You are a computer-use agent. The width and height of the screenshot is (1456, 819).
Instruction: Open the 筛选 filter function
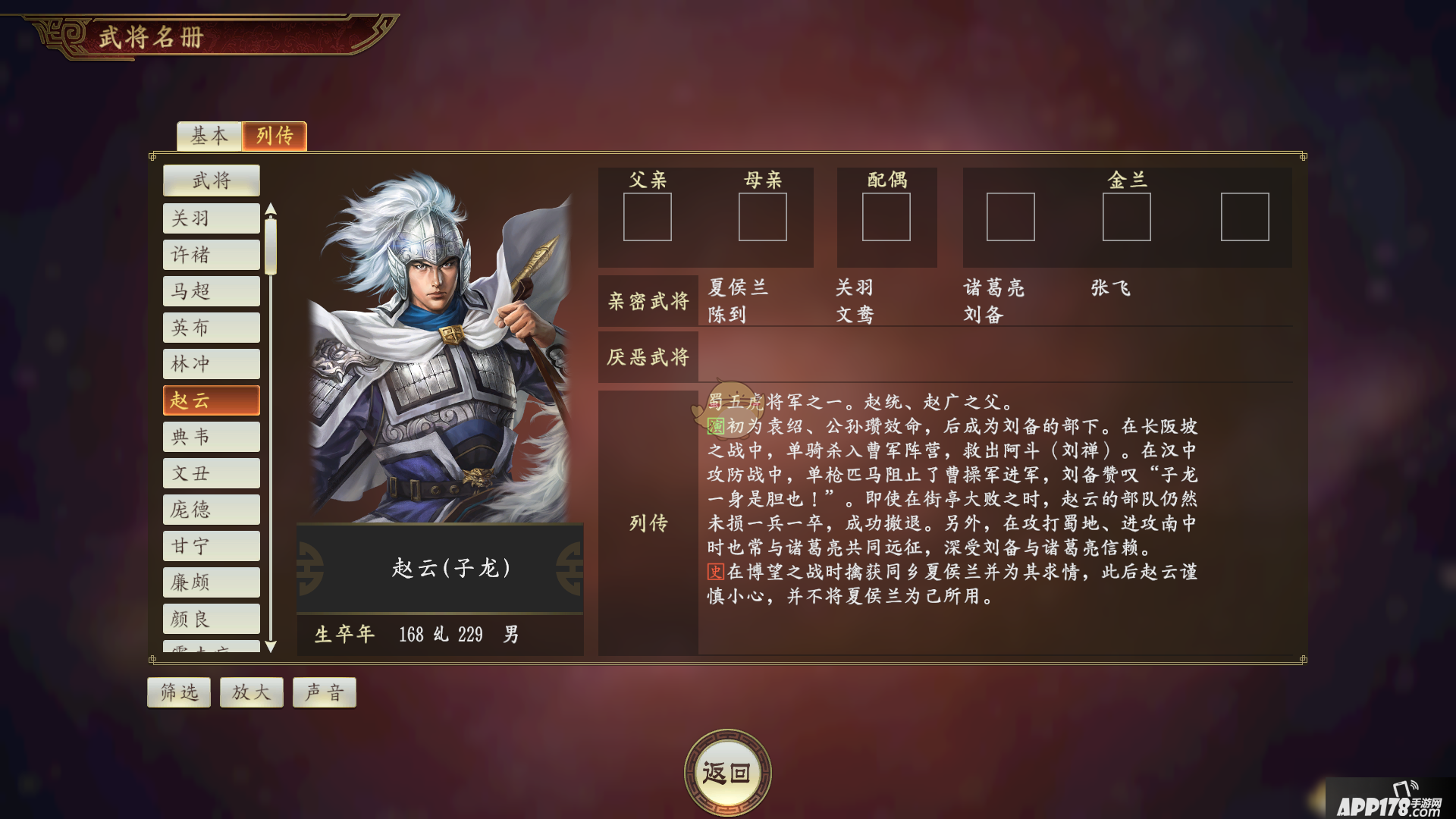point(178,692)
